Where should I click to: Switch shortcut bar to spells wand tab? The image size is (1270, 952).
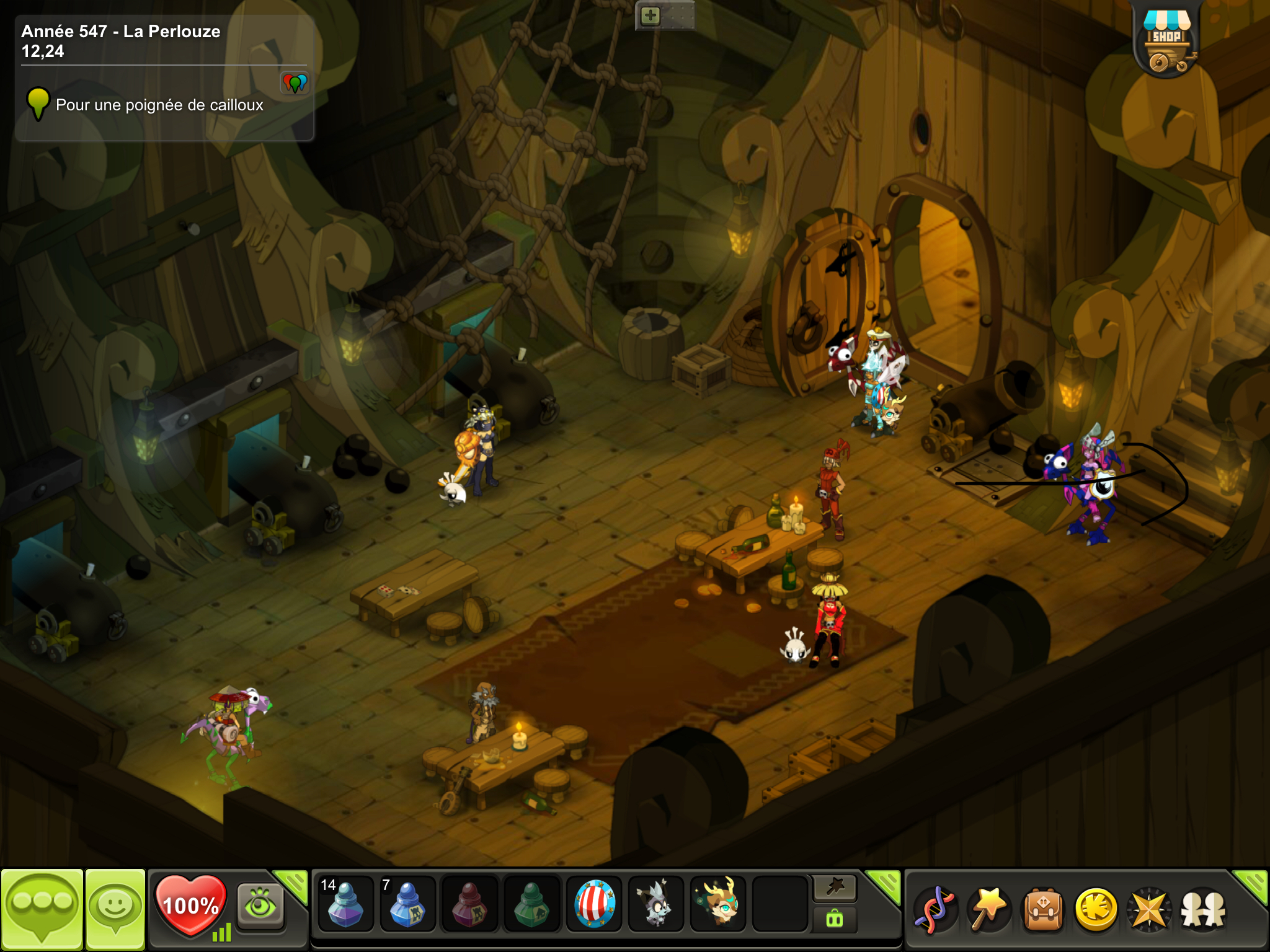(x=835, y=888)
